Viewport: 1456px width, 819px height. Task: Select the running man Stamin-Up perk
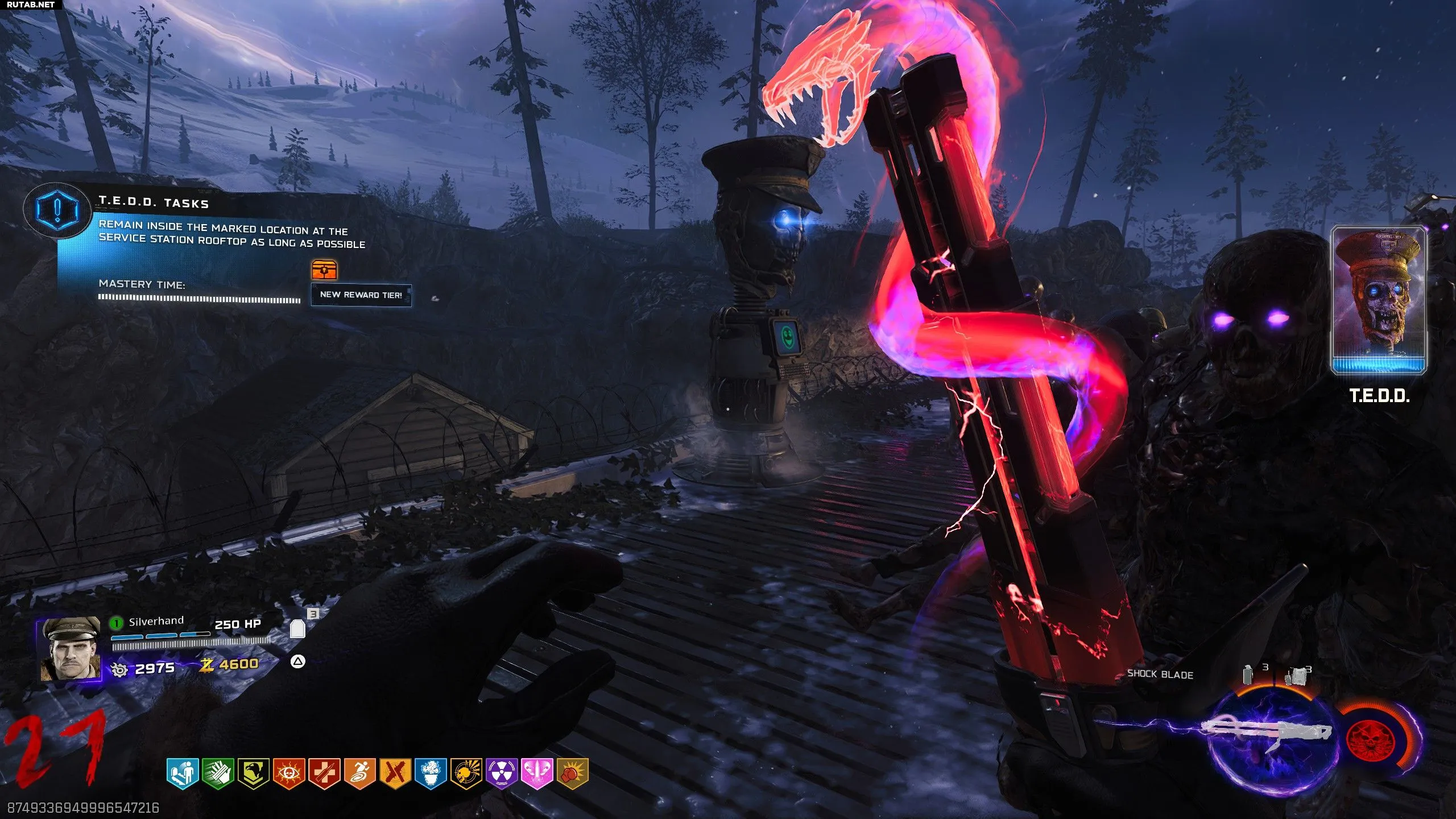click(x=359, y=773)
